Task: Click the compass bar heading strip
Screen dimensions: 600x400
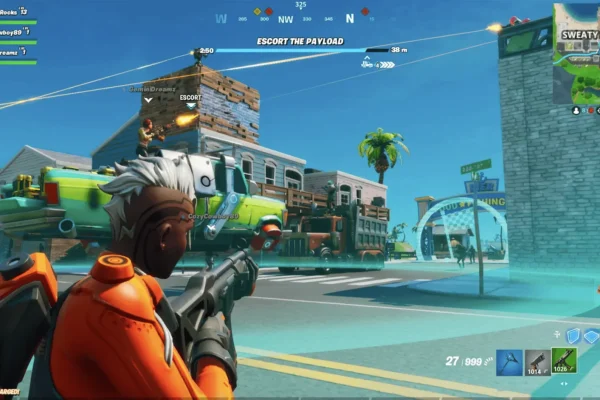Action: [300, 18]
